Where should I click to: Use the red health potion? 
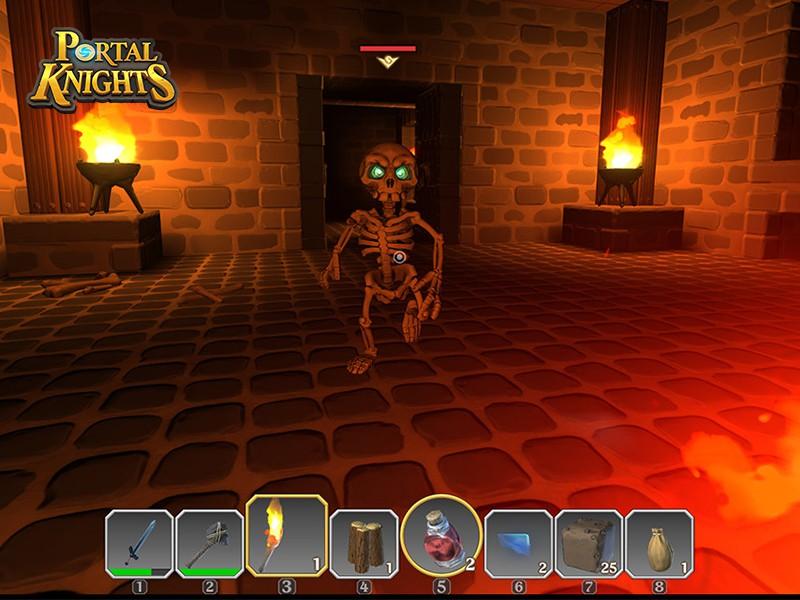click(439, 536)
